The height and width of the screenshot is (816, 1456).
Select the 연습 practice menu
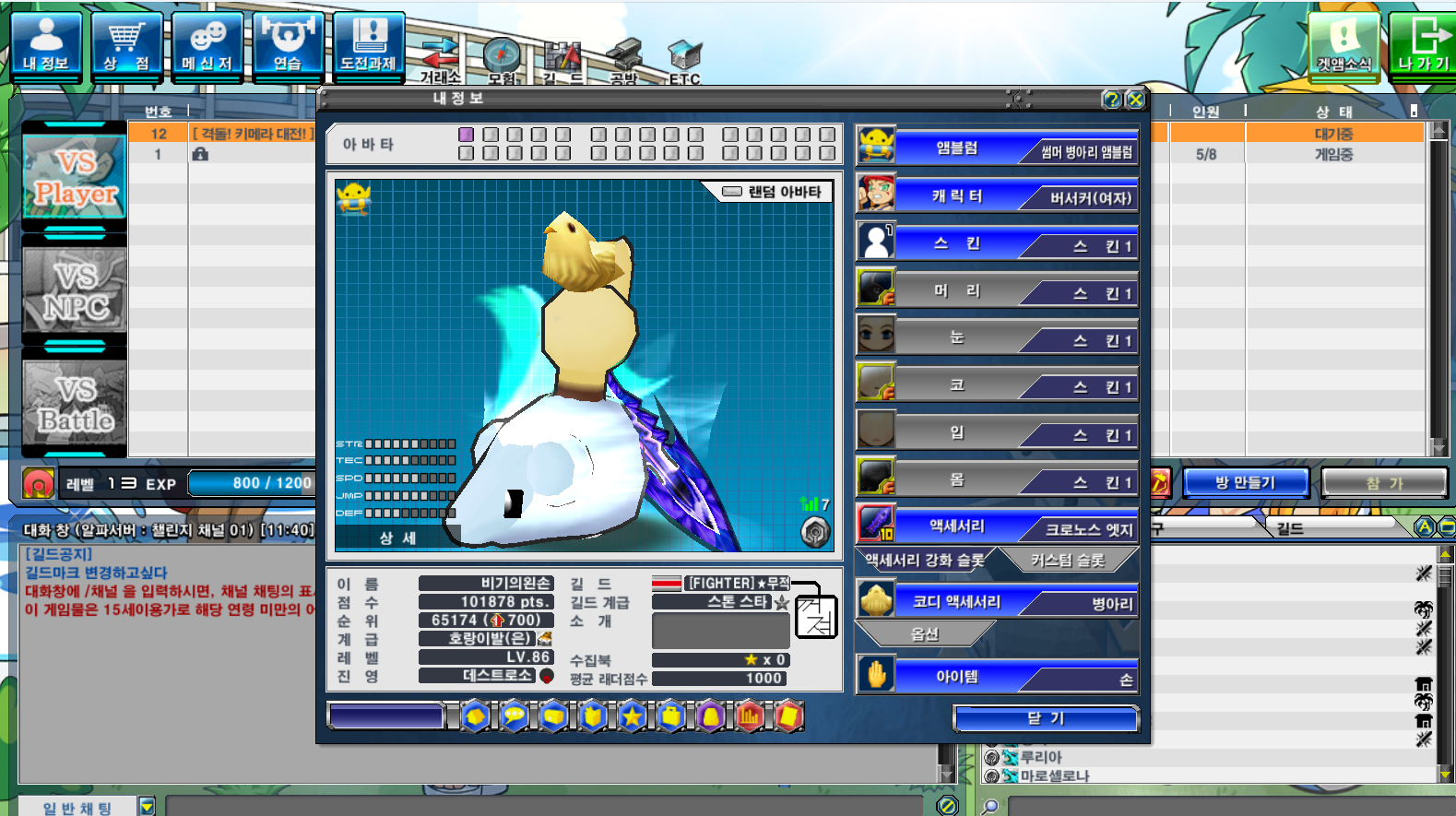click(x=288, y=45)
